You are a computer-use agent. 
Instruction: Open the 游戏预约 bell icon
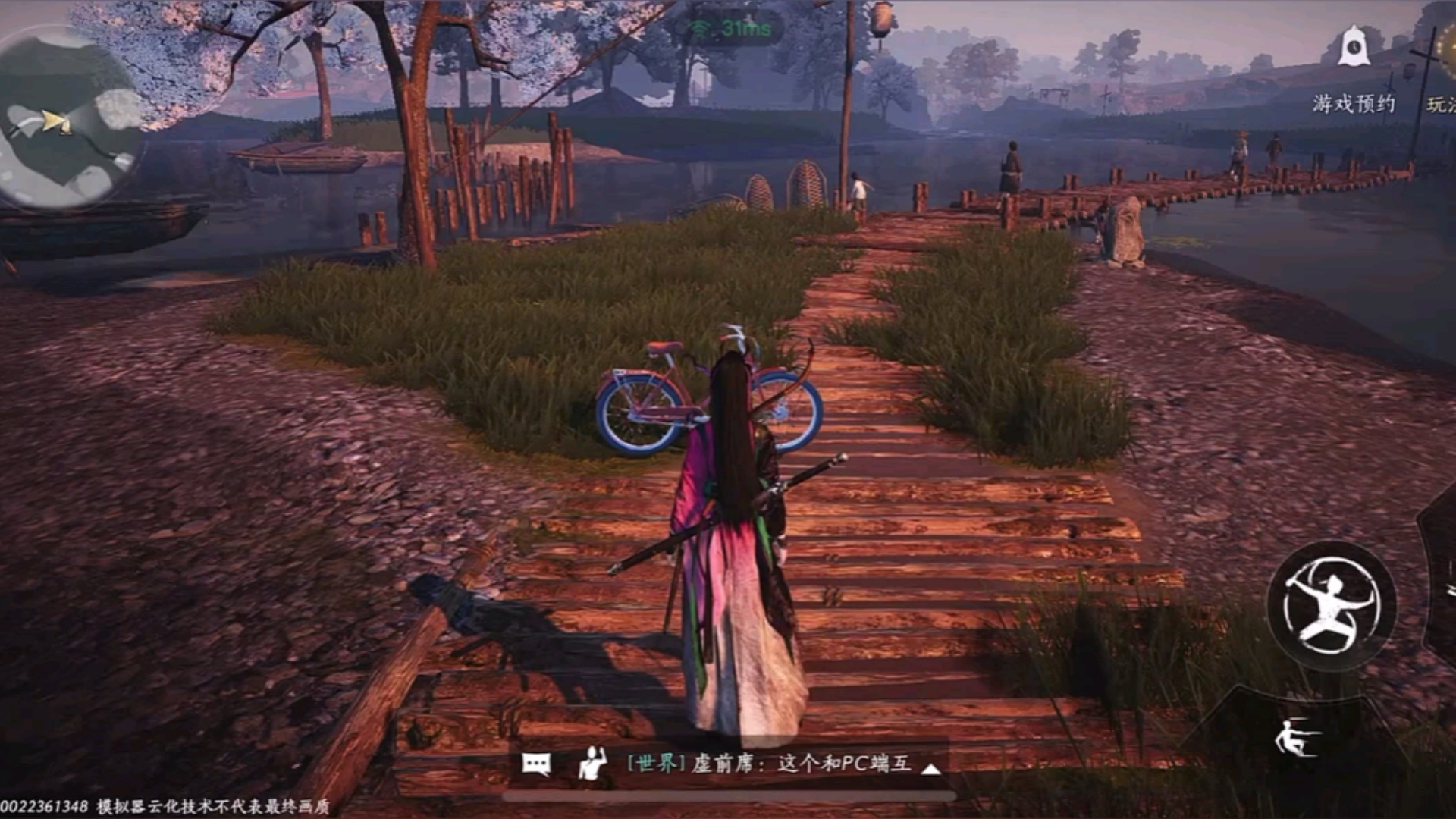pyautogui.click(x=1354, y=47)
